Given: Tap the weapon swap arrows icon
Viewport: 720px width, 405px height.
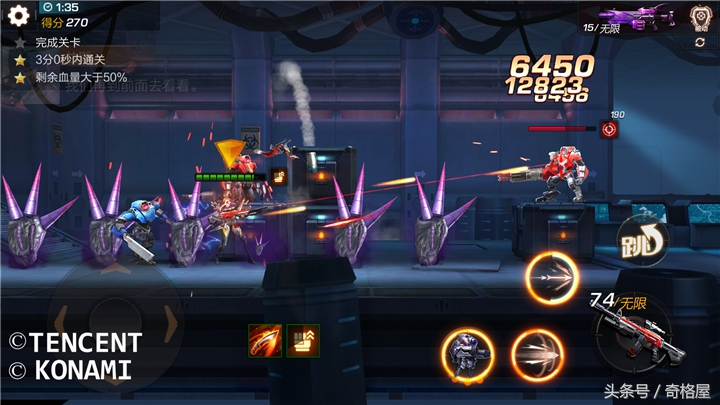Looking at the screenshot, I should 700,42.
